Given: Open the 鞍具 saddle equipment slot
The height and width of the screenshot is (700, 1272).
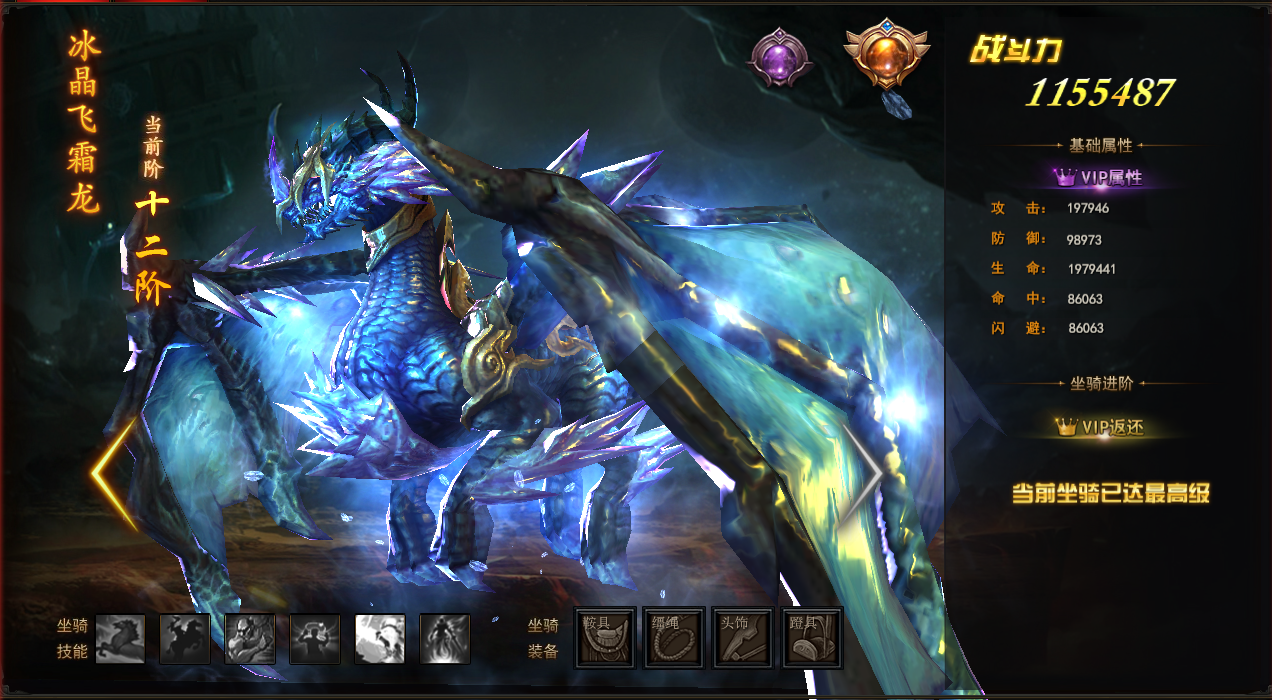Looking at the screenshot, I should (605, 637).
